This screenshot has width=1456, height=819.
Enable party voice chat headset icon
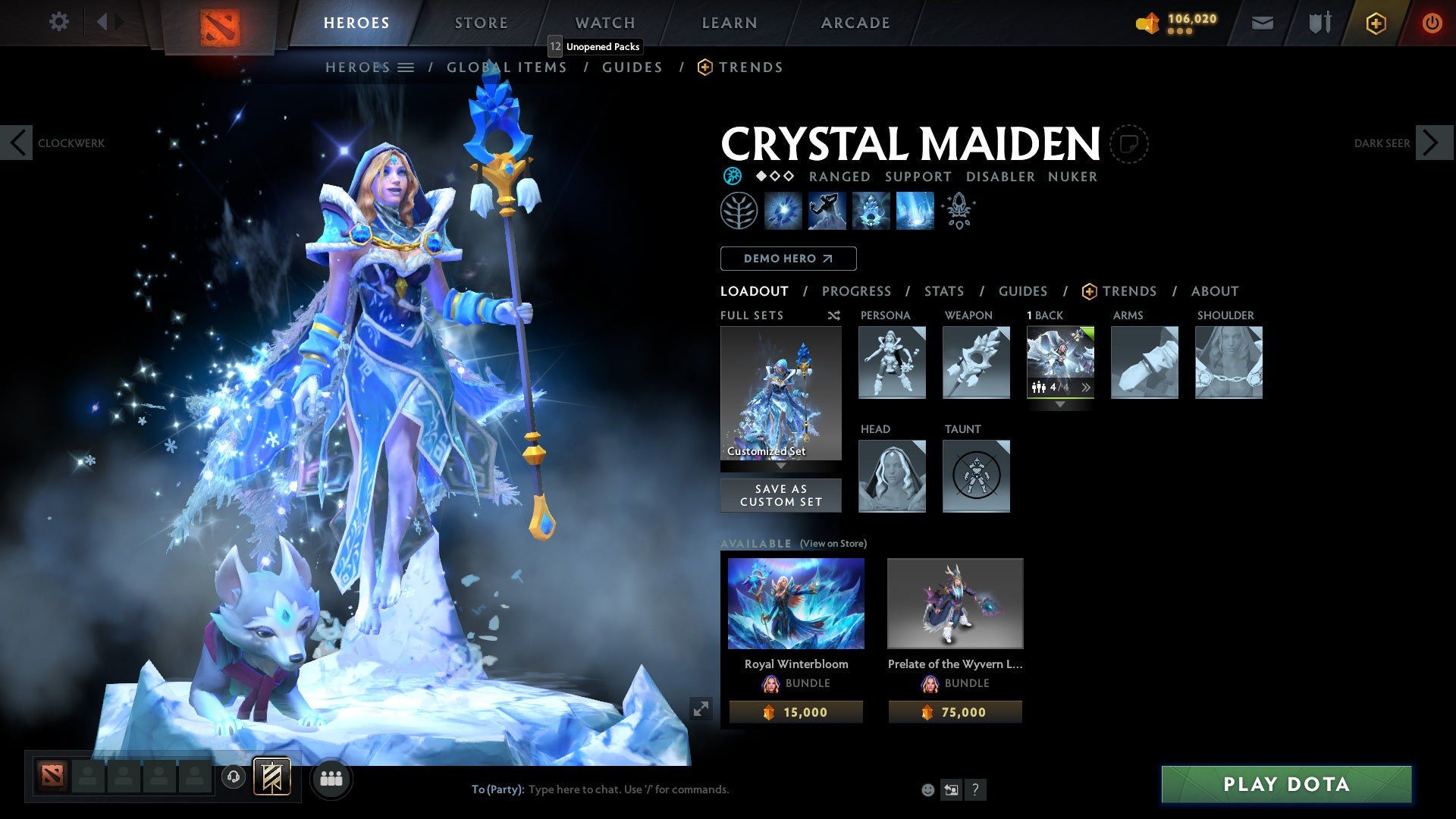232,778
